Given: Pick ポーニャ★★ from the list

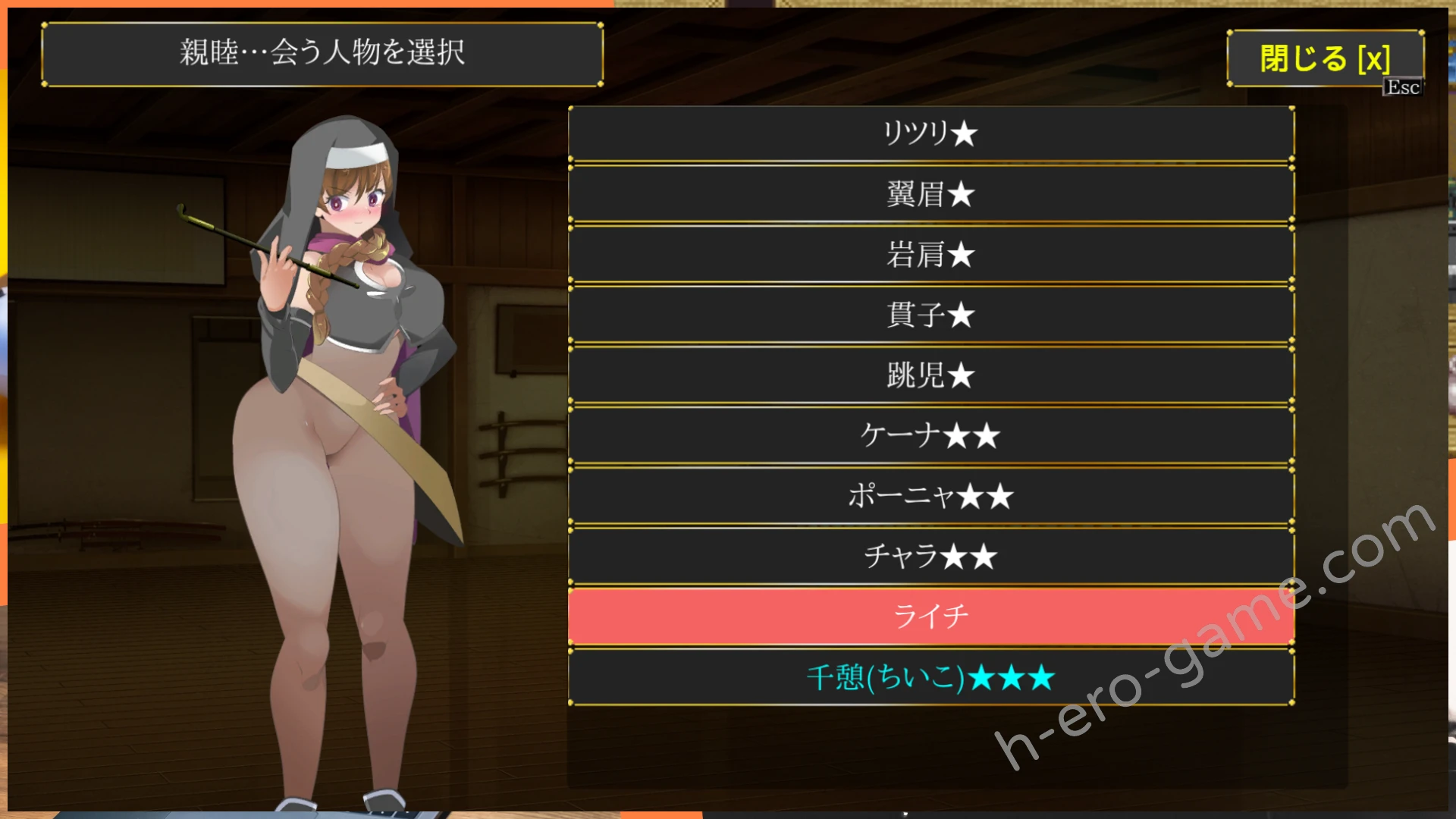Looking at the screenshot, I should [930, 496].
